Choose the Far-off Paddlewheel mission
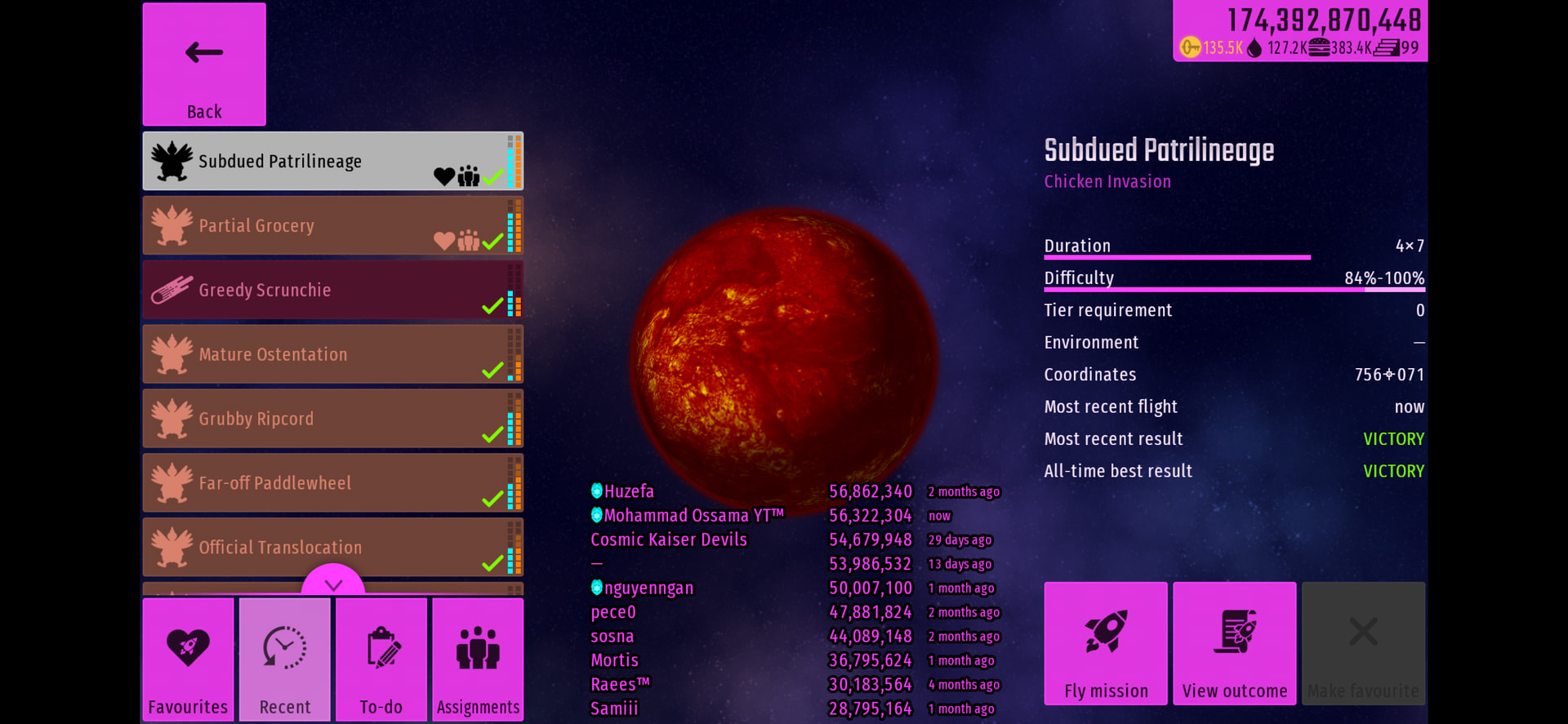This screenshot has height=724, width=1568. tap(332, 483)
